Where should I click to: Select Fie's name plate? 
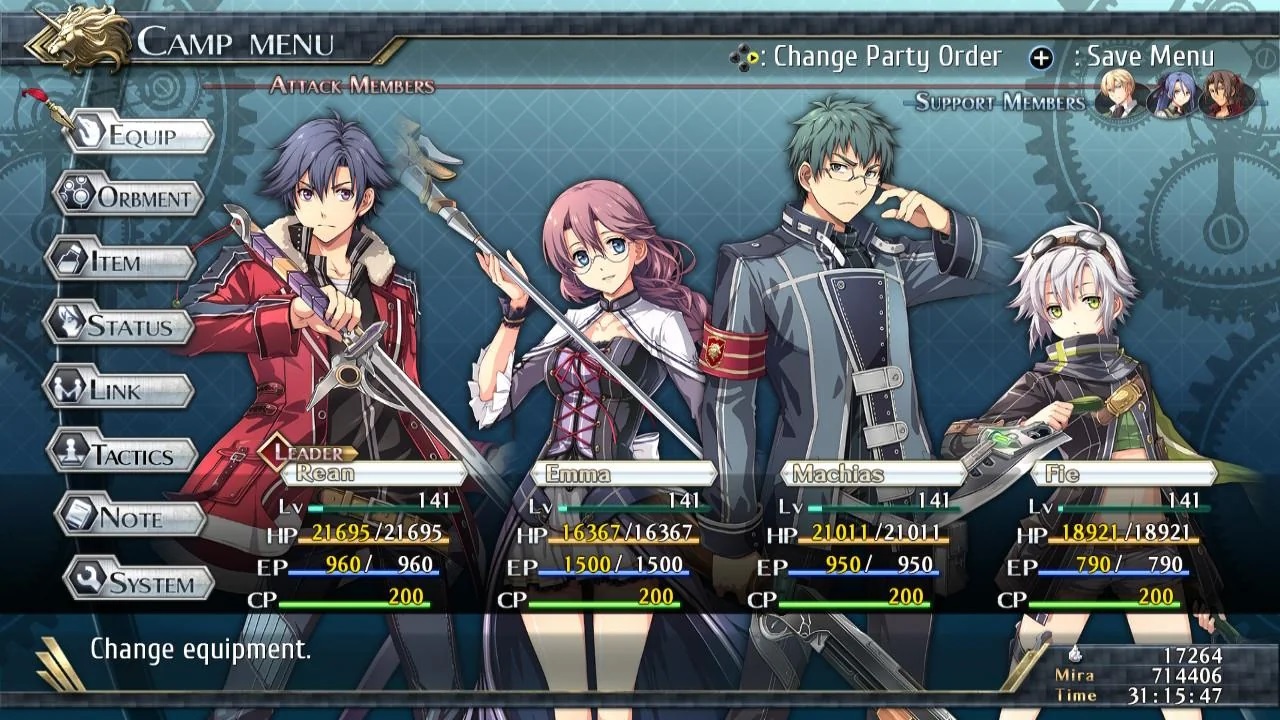pos(1122,473)
